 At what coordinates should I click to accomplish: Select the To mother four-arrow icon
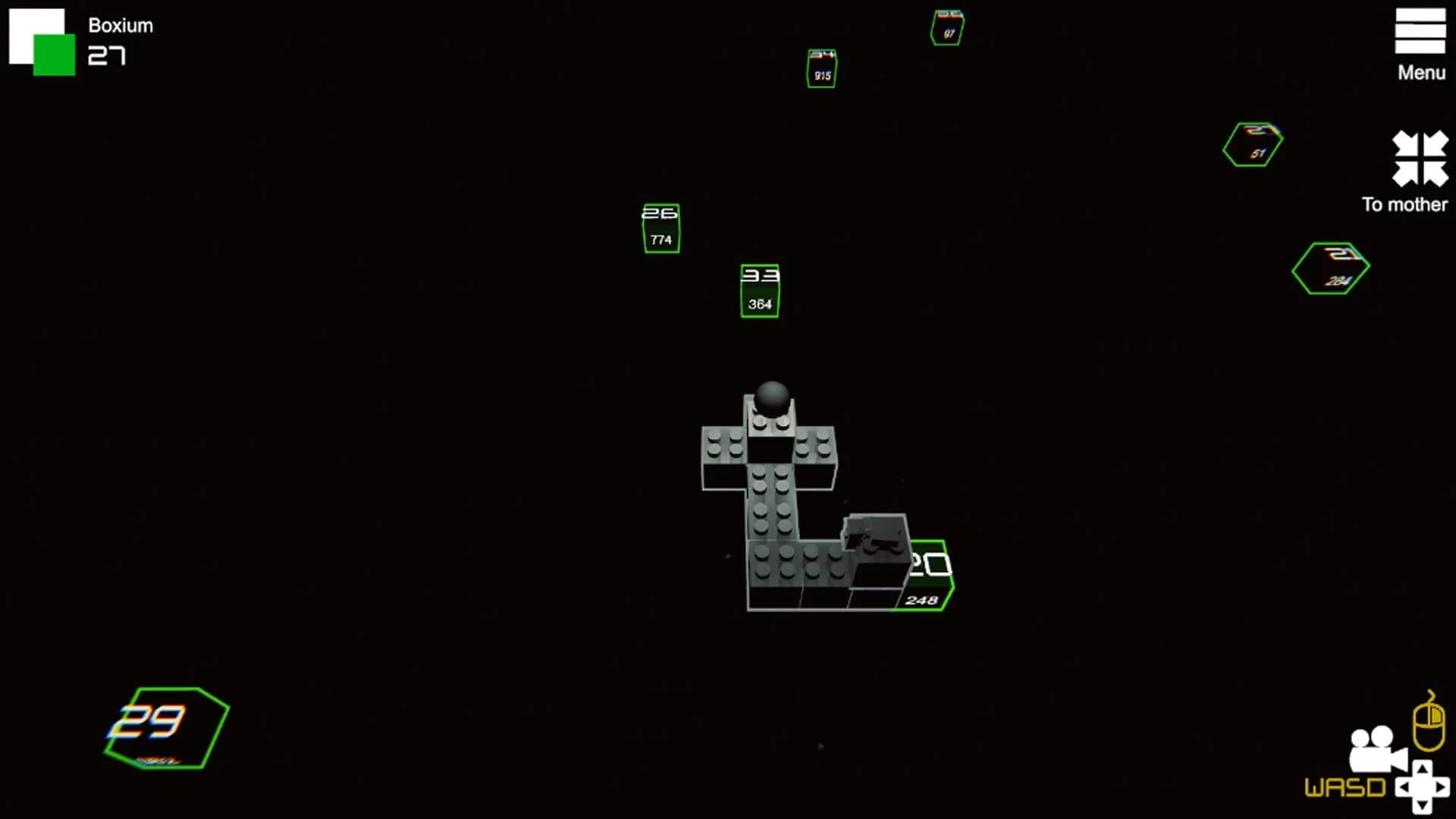point(1420,159)
